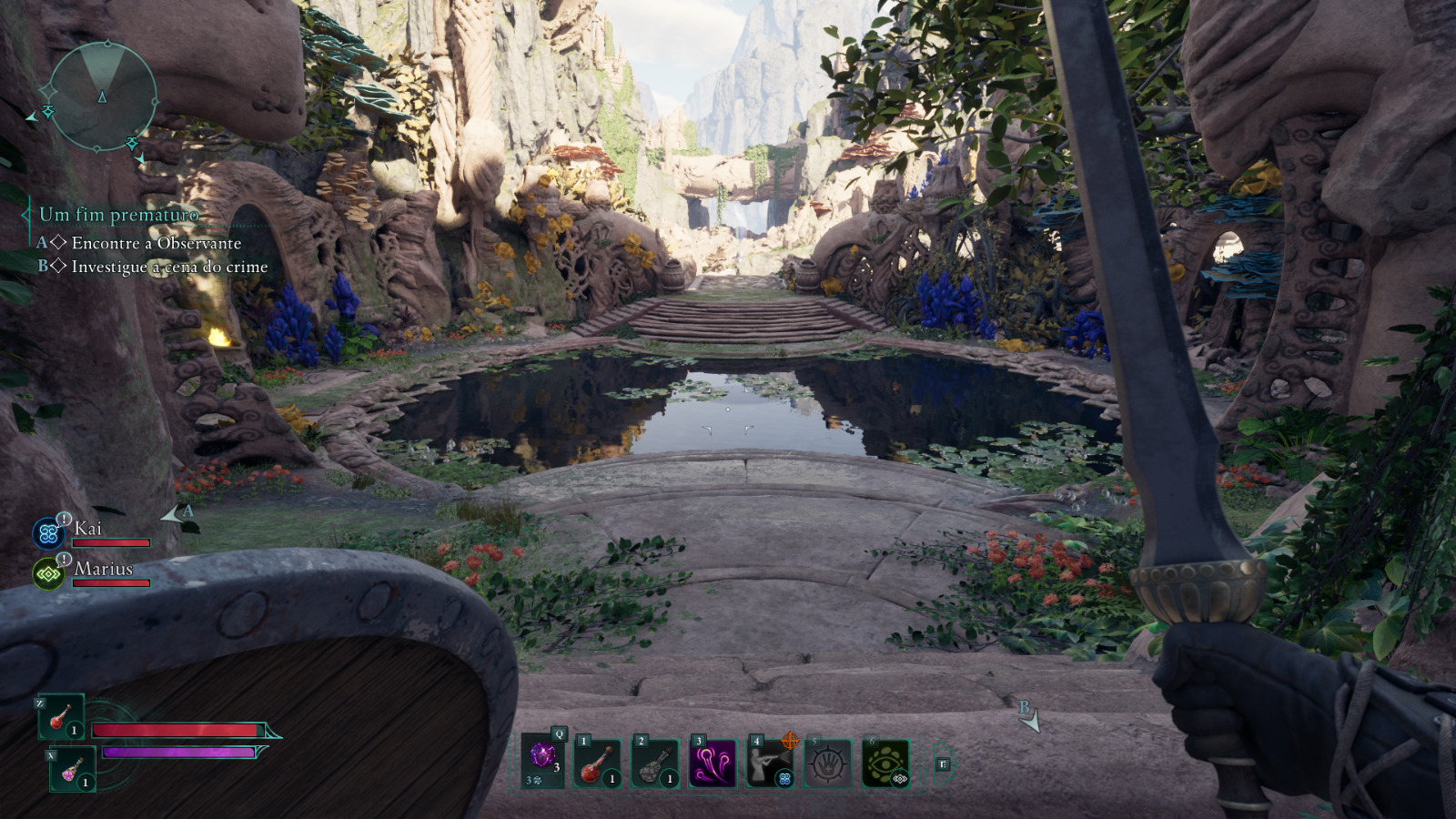Select Kai's companion portrait icon

48,534
